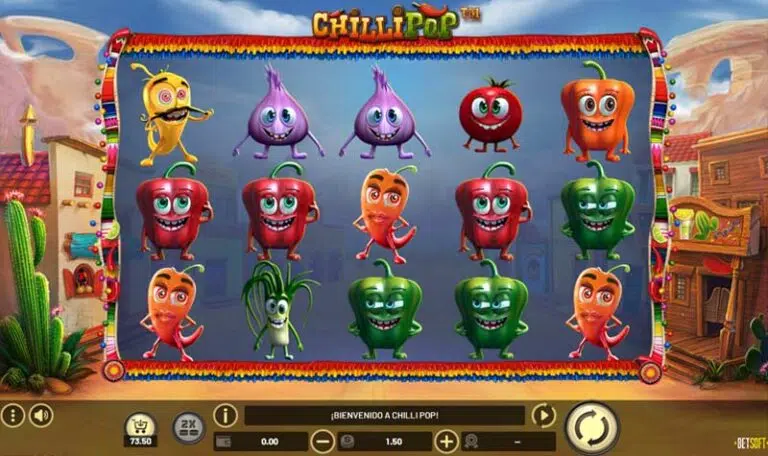Increase the bet with the plus button
Screen dimensions: 768x456
pyautogui.click(x=446, y=441)
